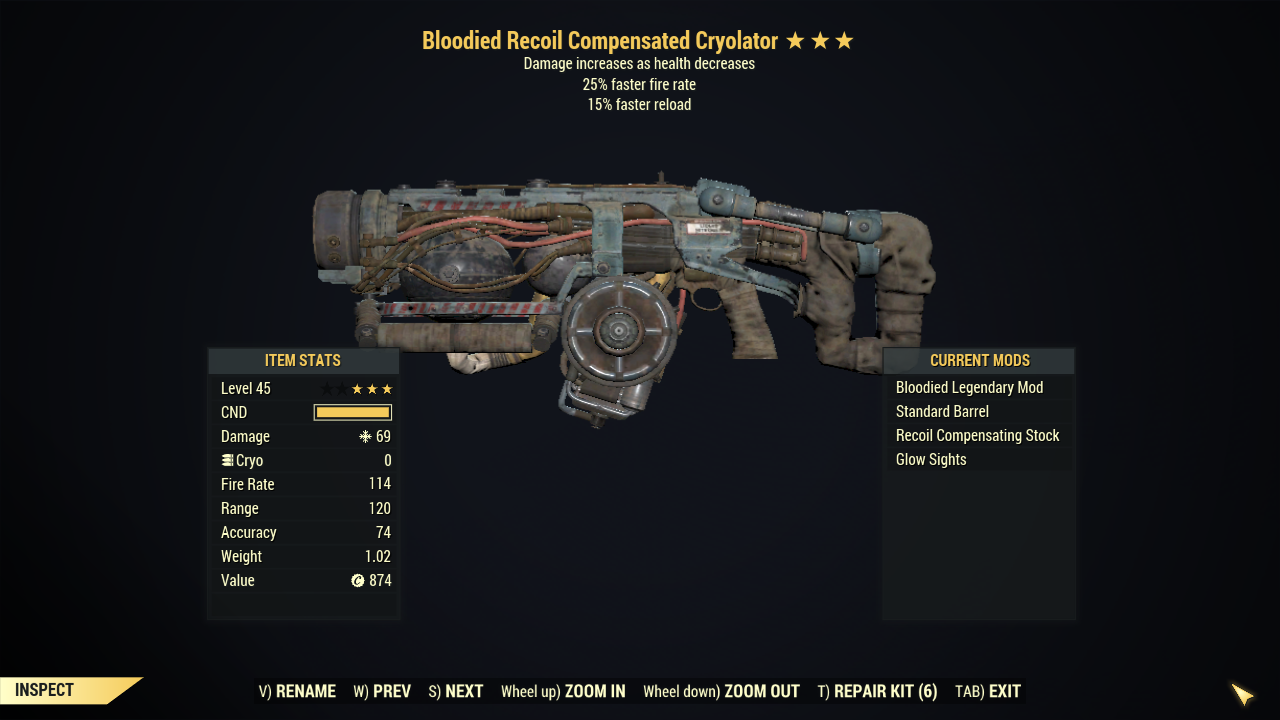The image size is (1280, 720).
Task: Show the NEXT item
Action: [x=455, y=691]
